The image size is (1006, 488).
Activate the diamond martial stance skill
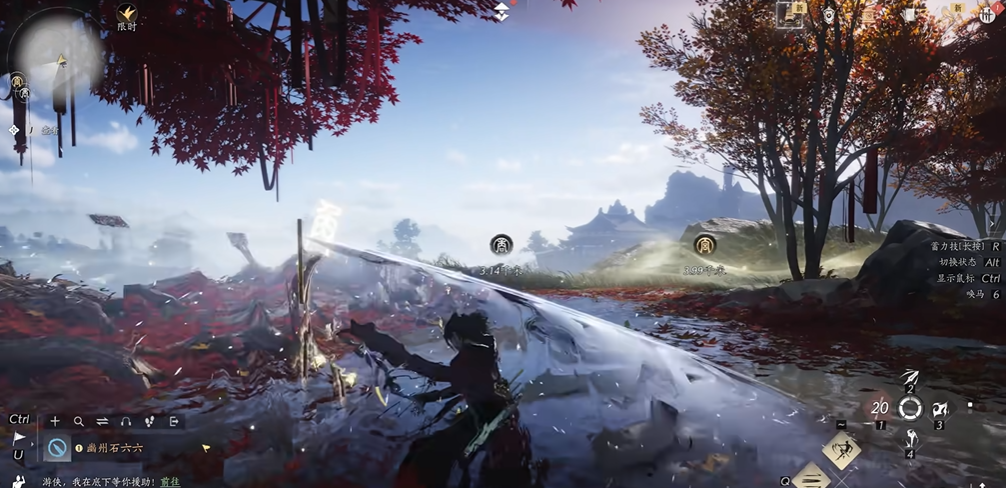(841, 450)
